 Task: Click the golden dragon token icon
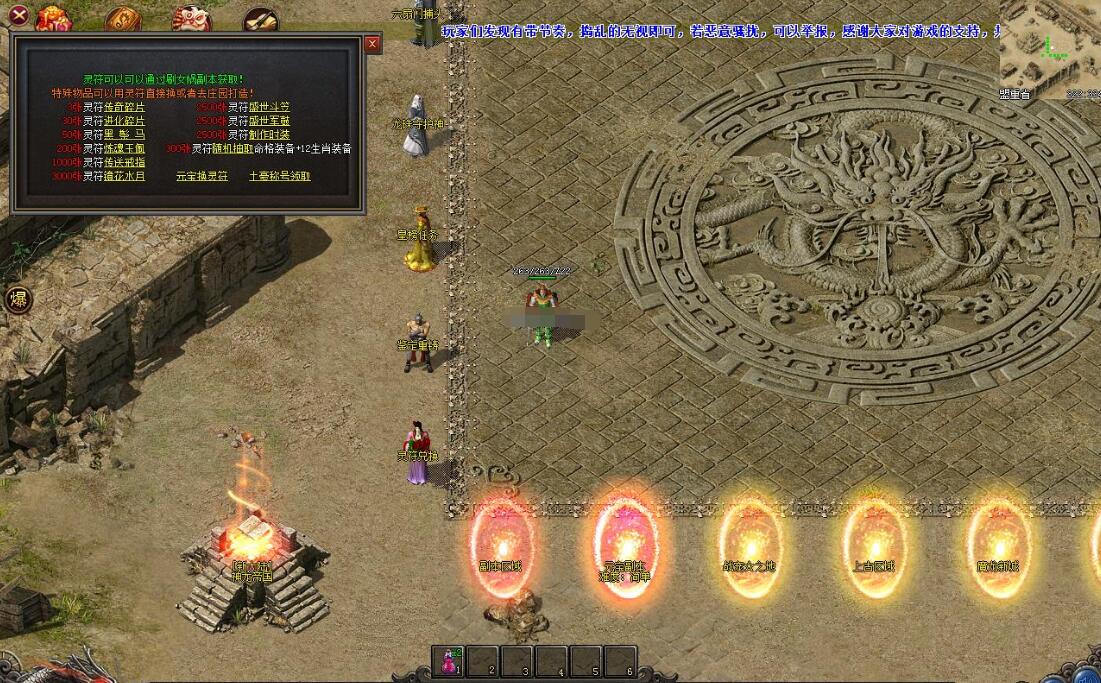click(x=122, y=18)
